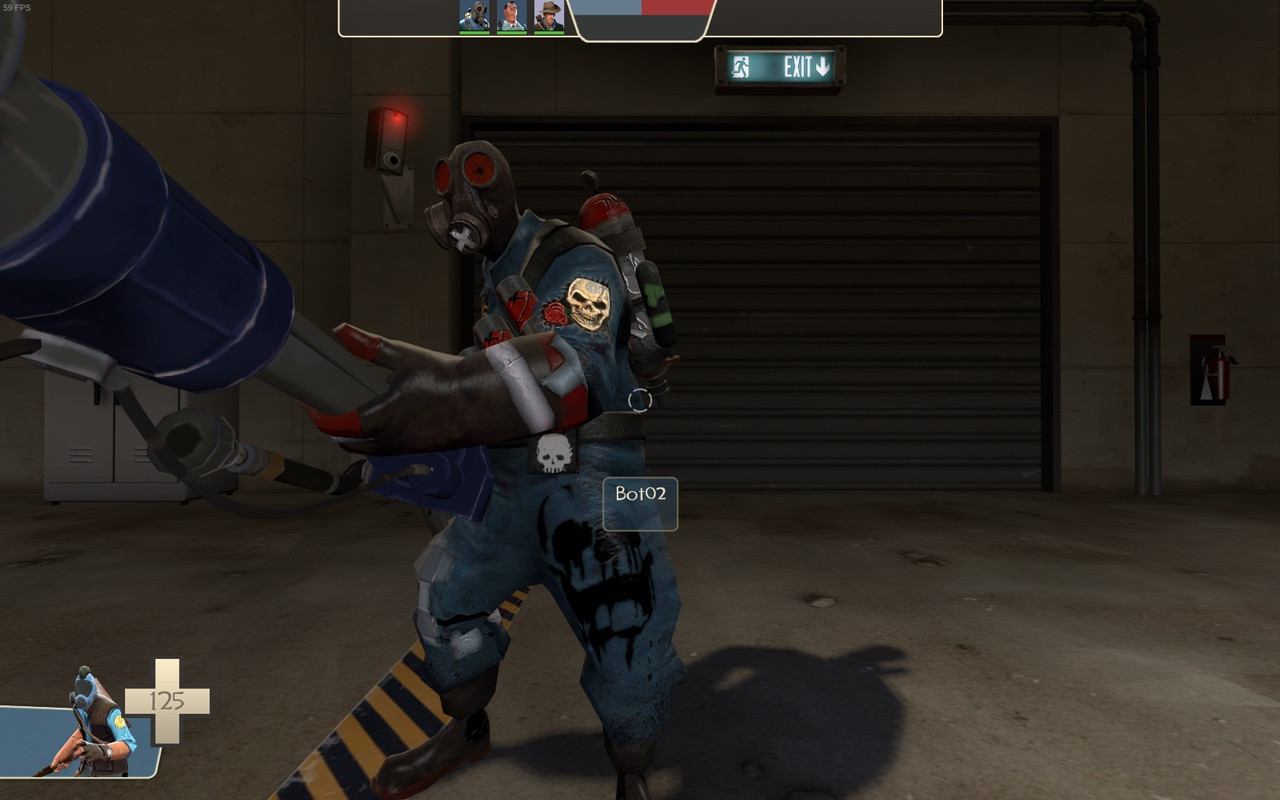The image size is (1280, 800).
Task: Click the fire extinguisher on the right wall
Action: coord(1218,375)
